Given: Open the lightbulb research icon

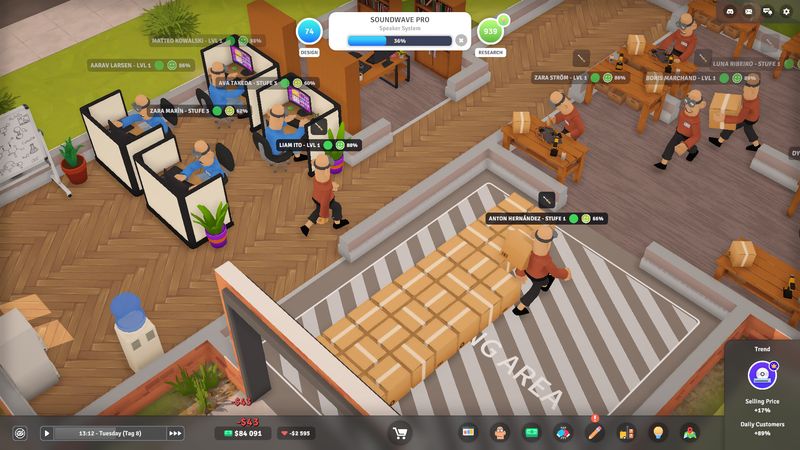Looking at the screenshot, I should [x=658, y=433].
